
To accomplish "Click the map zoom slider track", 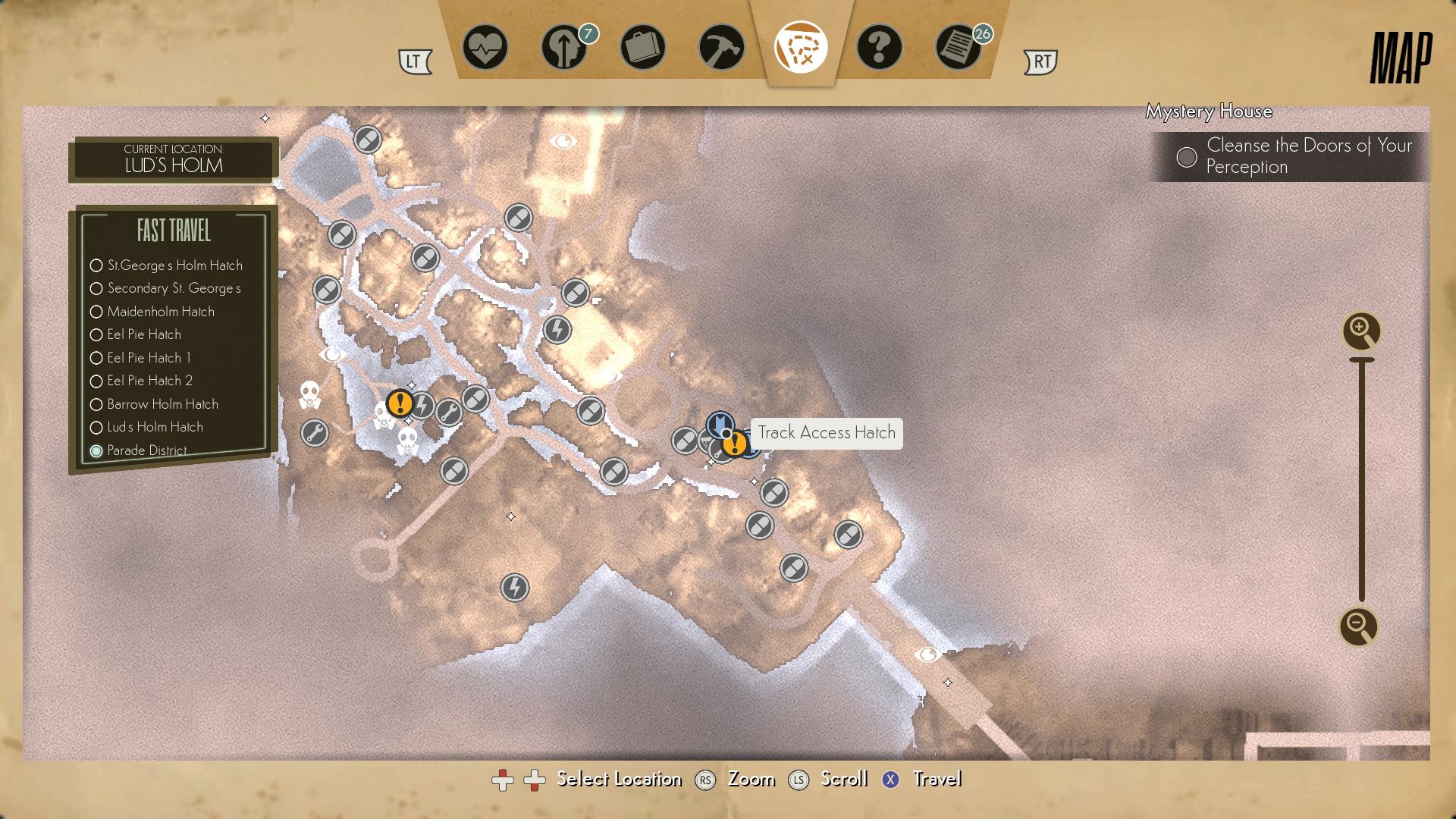I will click(x=1362, y=479).
